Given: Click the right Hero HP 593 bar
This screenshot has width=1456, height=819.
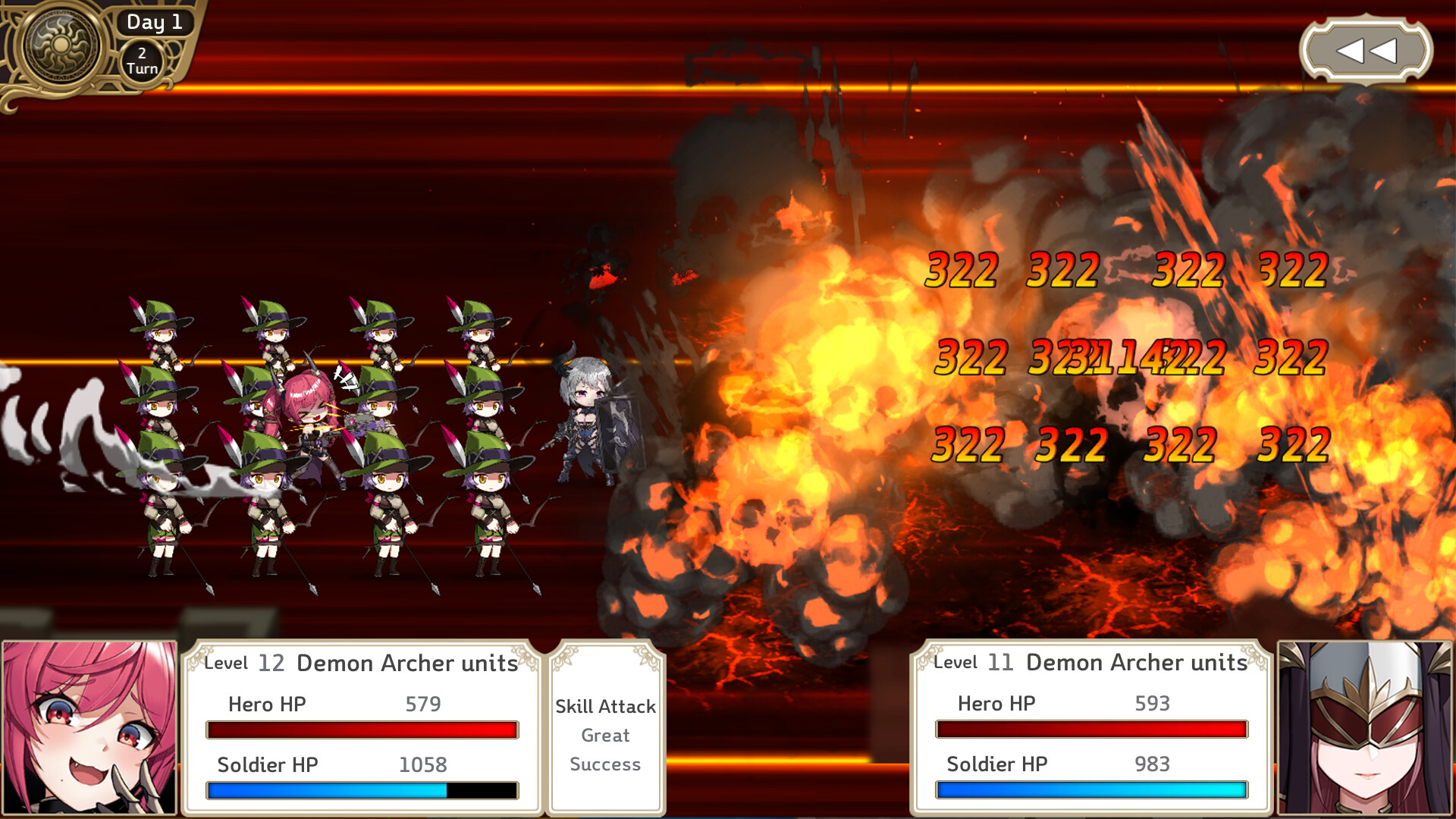Looking at the screenshot, I should coord(1092,730).
